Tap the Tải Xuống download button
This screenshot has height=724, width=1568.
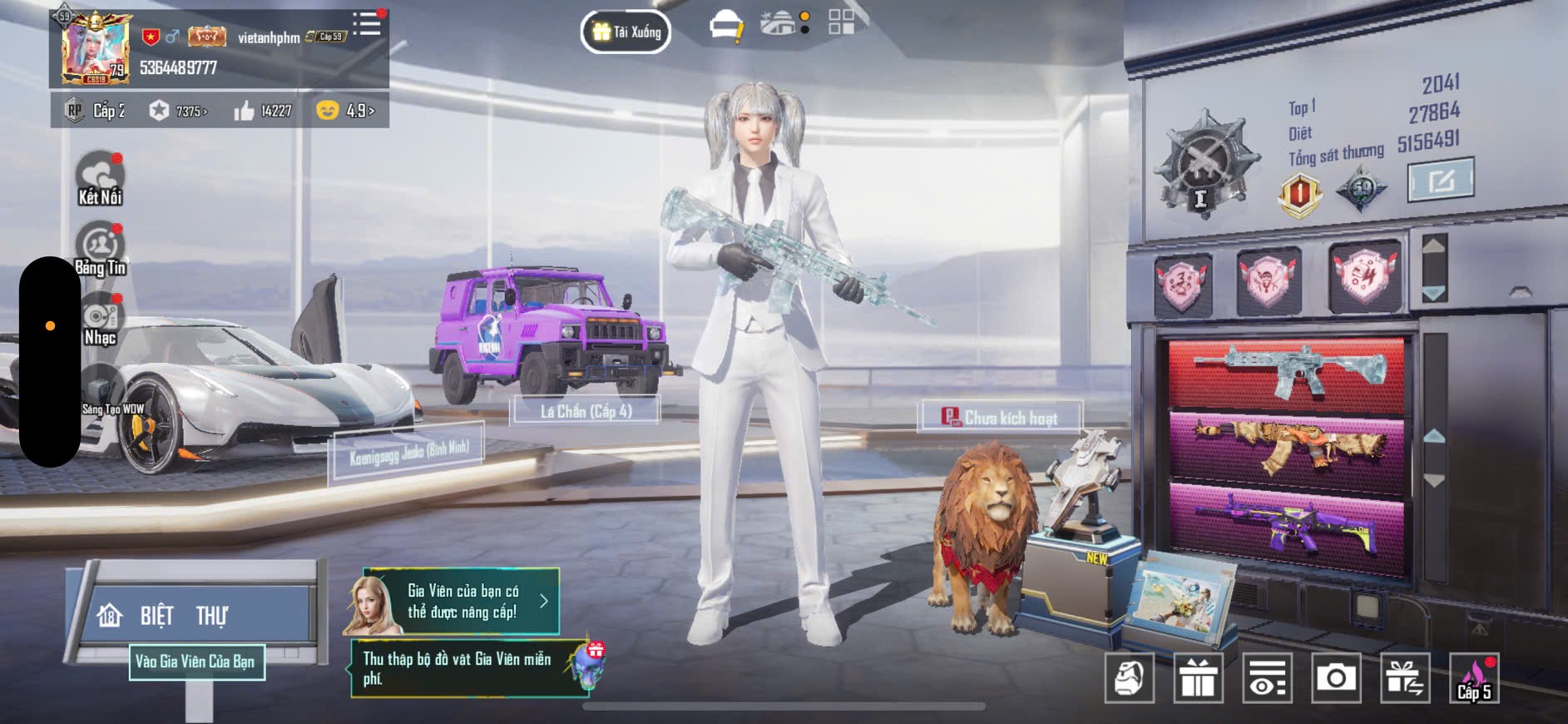(626, 32)
